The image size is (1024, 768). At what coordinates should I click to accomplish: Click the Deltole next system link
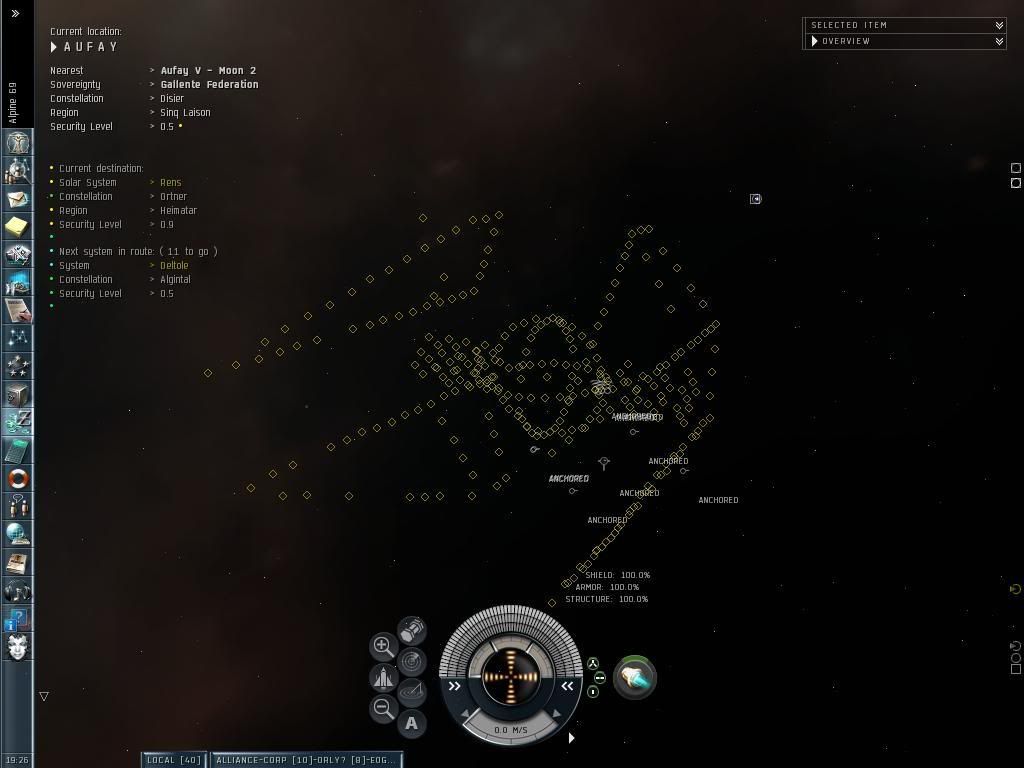click(x=174, y=266)
